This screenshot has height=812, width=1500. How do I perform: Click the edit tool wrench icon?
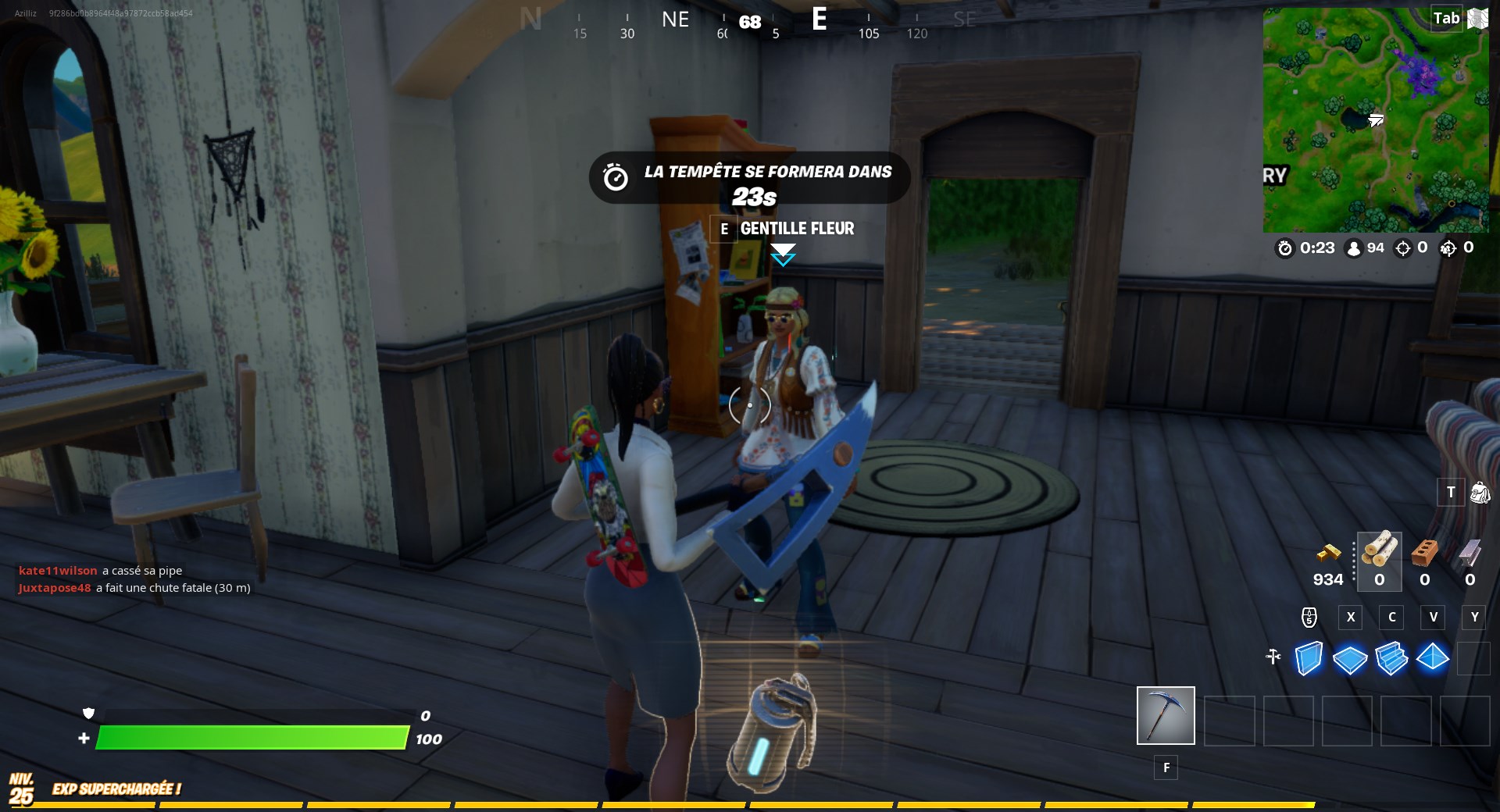coord(1273,658)
